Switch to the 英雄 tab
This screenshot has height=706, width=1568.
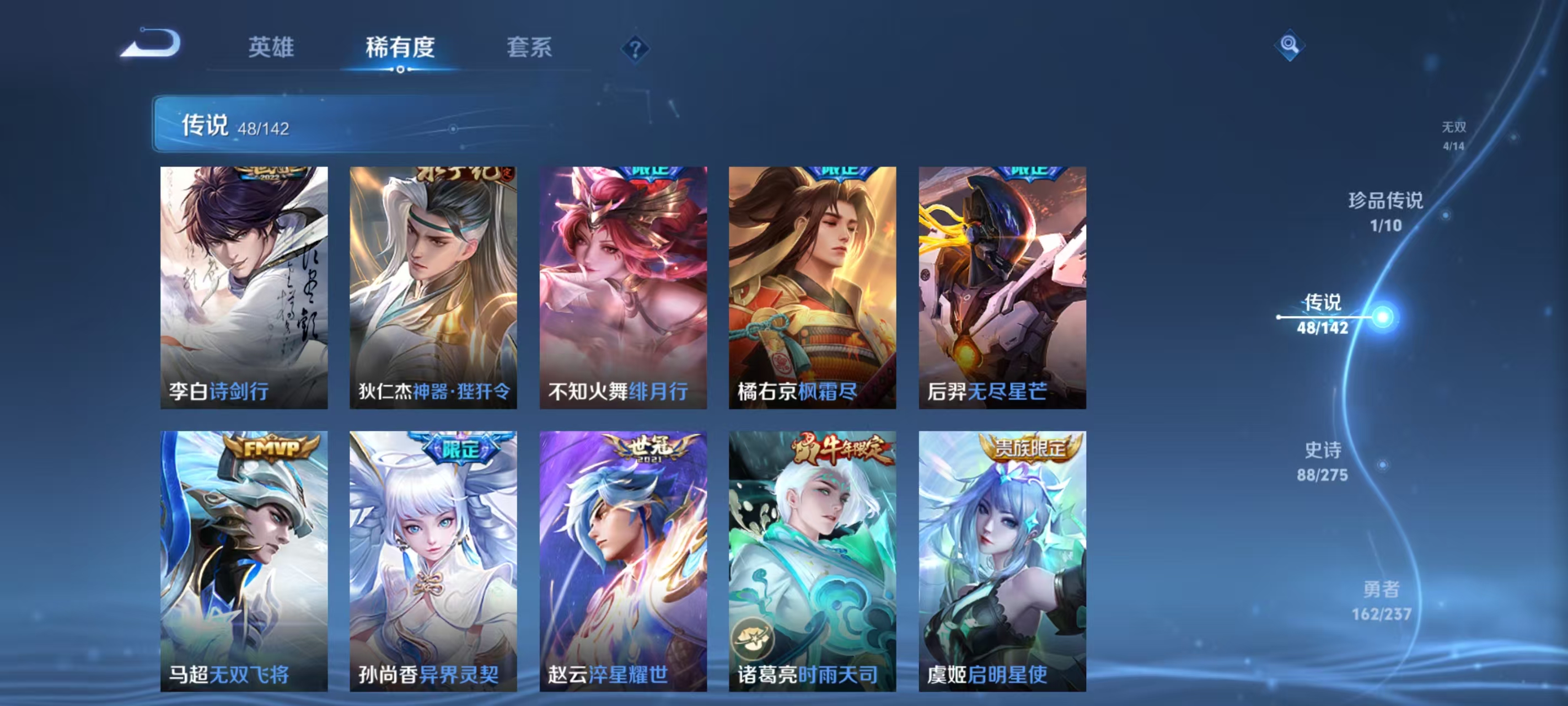(270, 47)
